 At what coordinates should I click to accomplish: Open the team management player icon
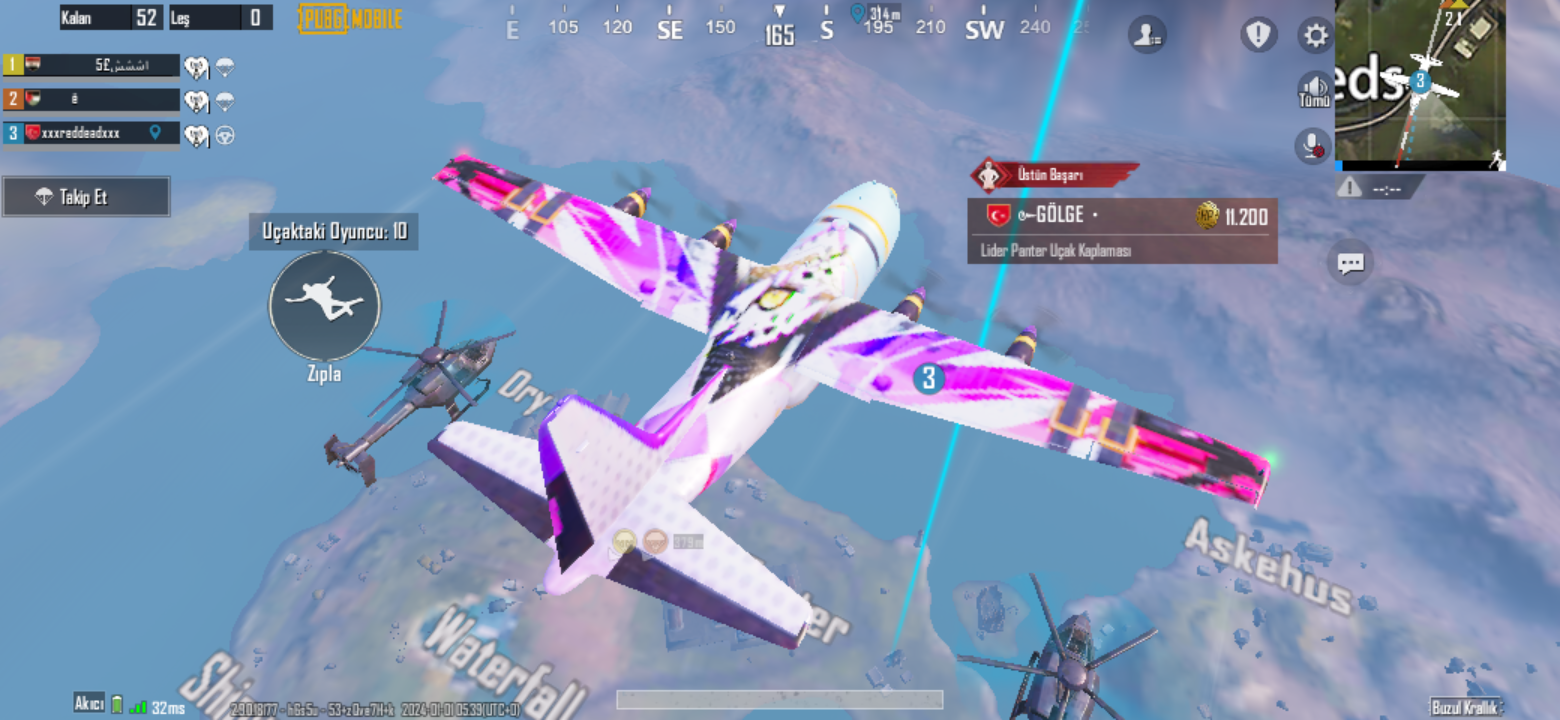[1147, 34]
